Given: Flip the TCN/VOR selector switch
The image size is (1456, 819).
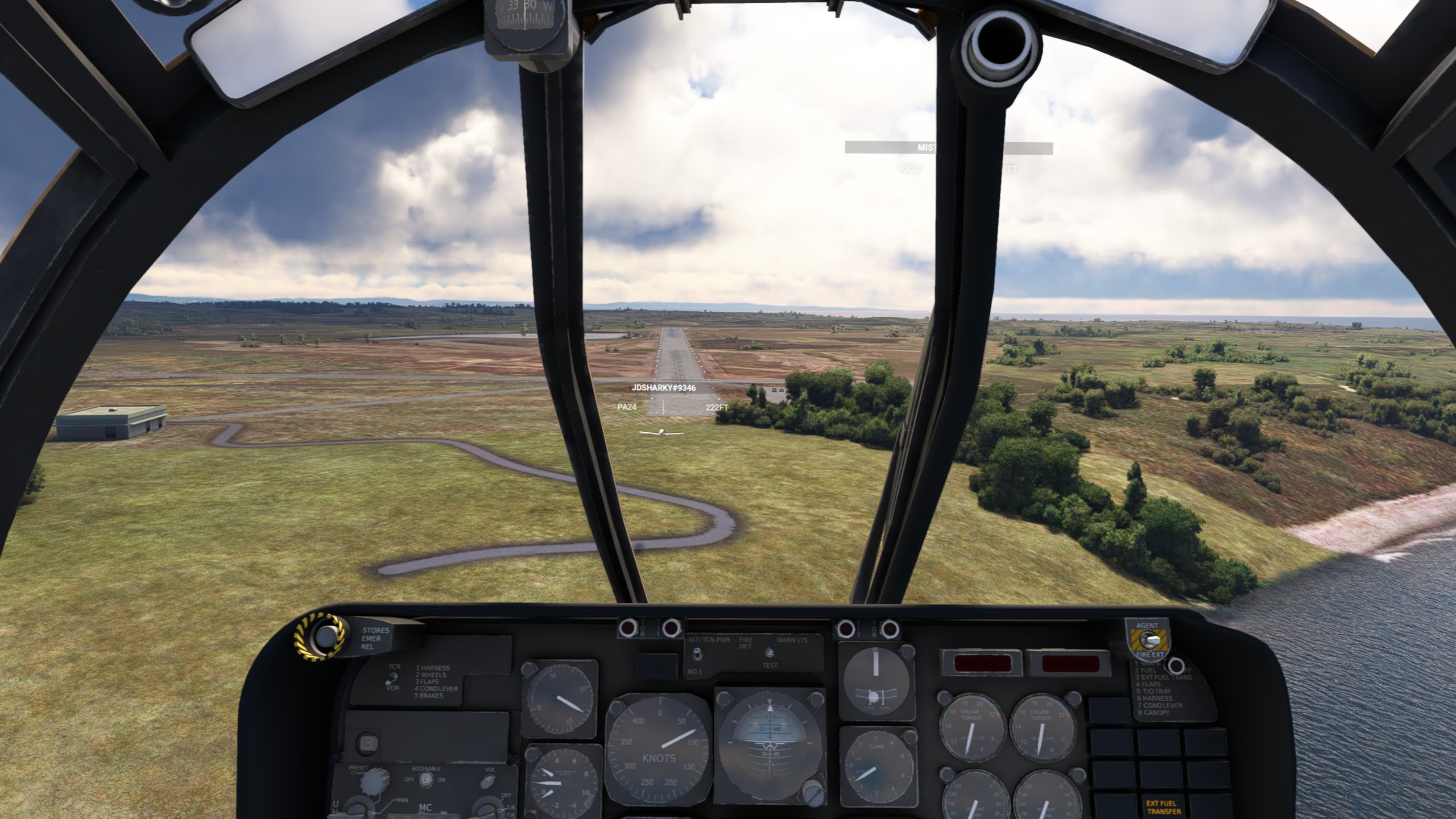Looking at the screenshot, I should (x=391, y=679).
